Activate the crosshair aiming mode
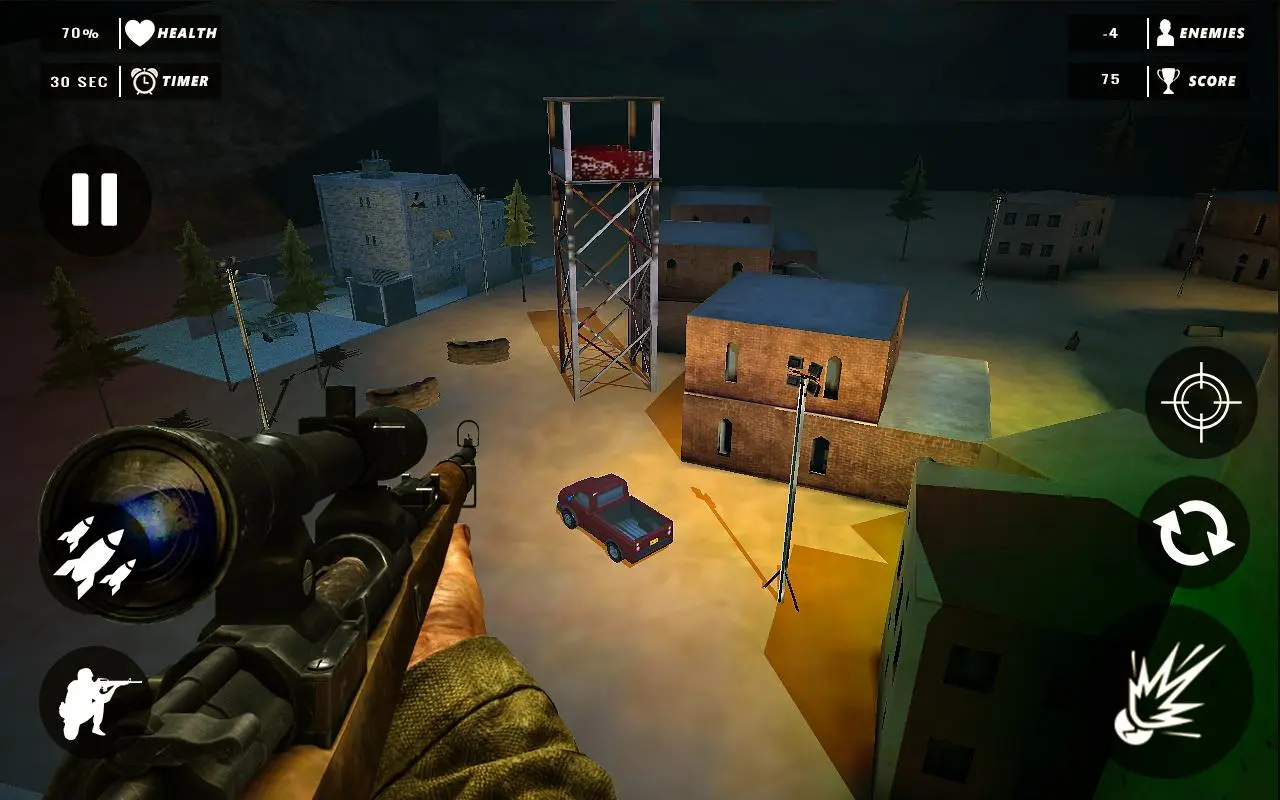The width and height of the screenshot is (1280, 800). pyautogui.click(x=1198, y=403)
